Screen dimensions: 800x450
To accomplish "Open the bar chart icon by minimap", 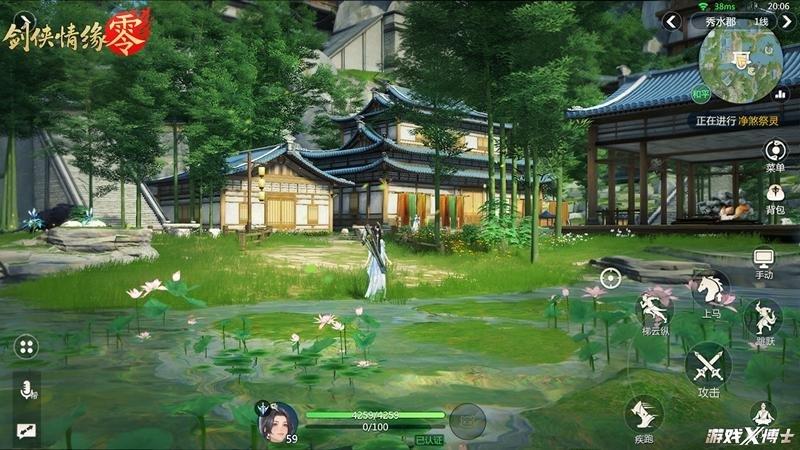I will [780, 94].
